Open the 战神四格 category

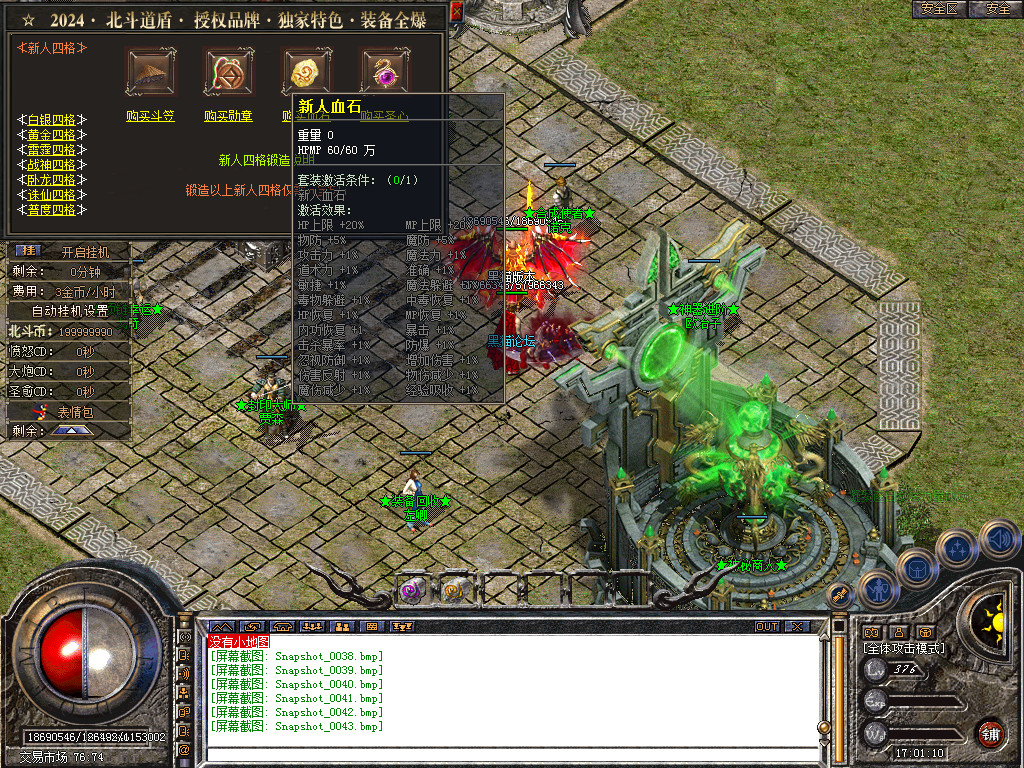pyautogui.click(x=52, y=165)
